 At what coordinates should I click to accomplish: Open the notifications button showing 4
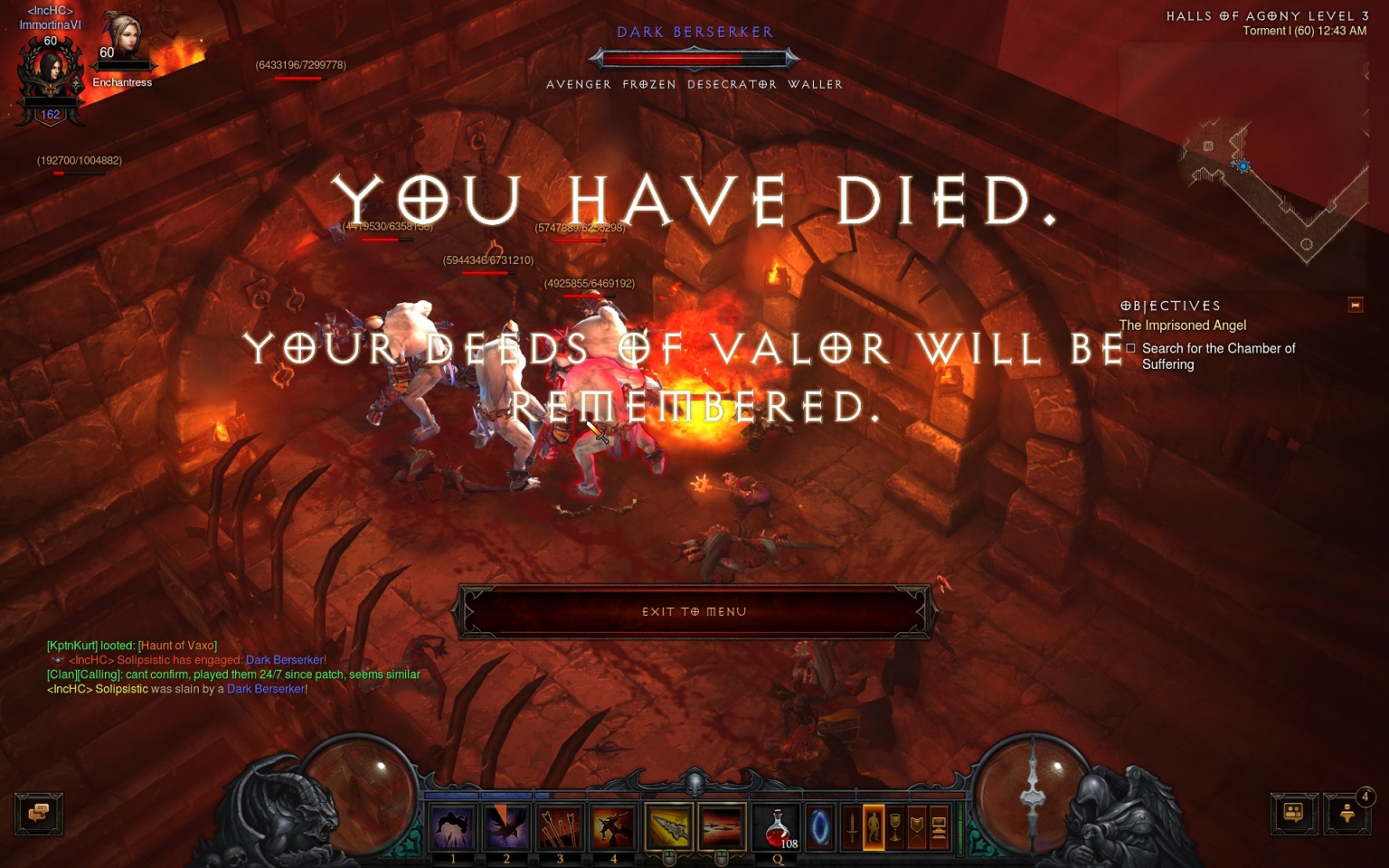pos(1347,813)
